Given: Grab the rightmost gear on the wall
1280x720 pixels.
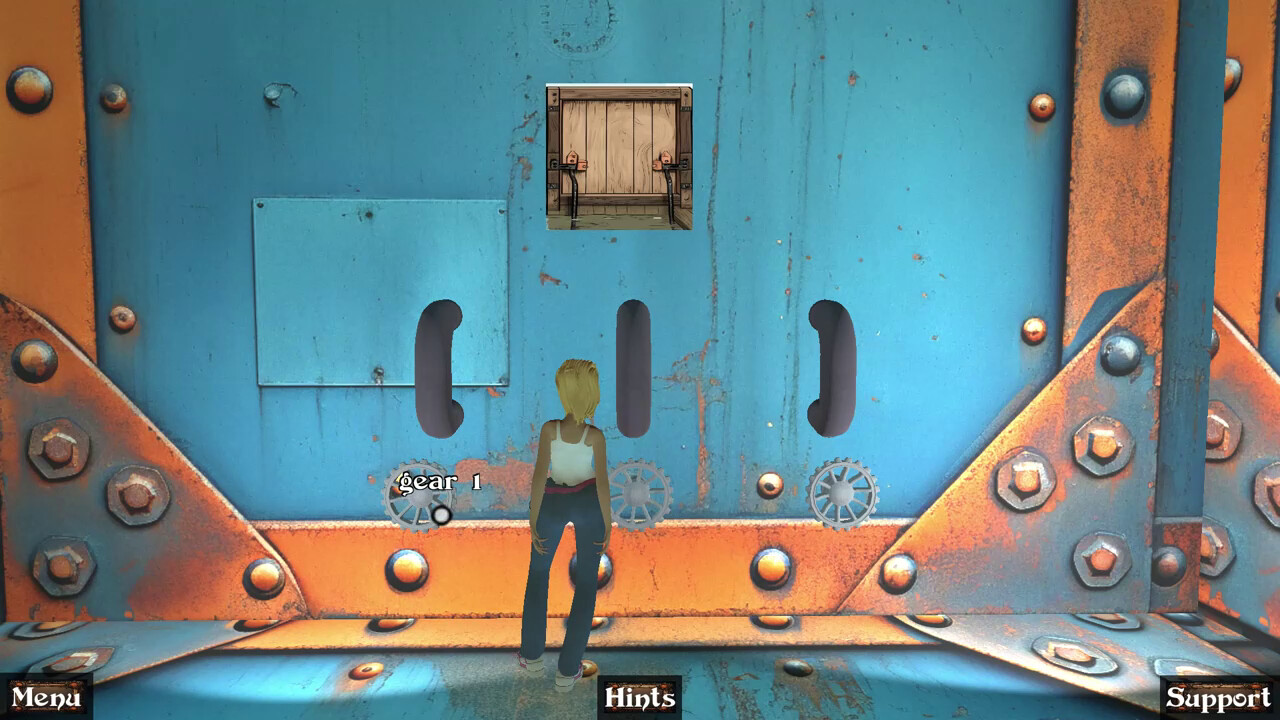Looking at the screenshot, I should tap(843, 495).
